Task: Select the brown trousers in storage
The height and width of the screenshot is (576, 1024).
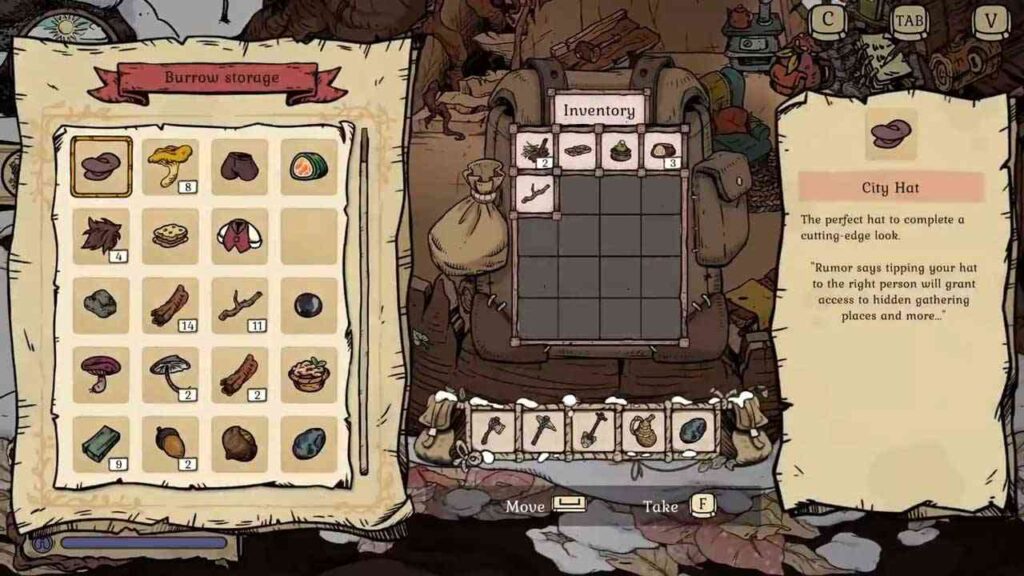Action: [239, 167]
